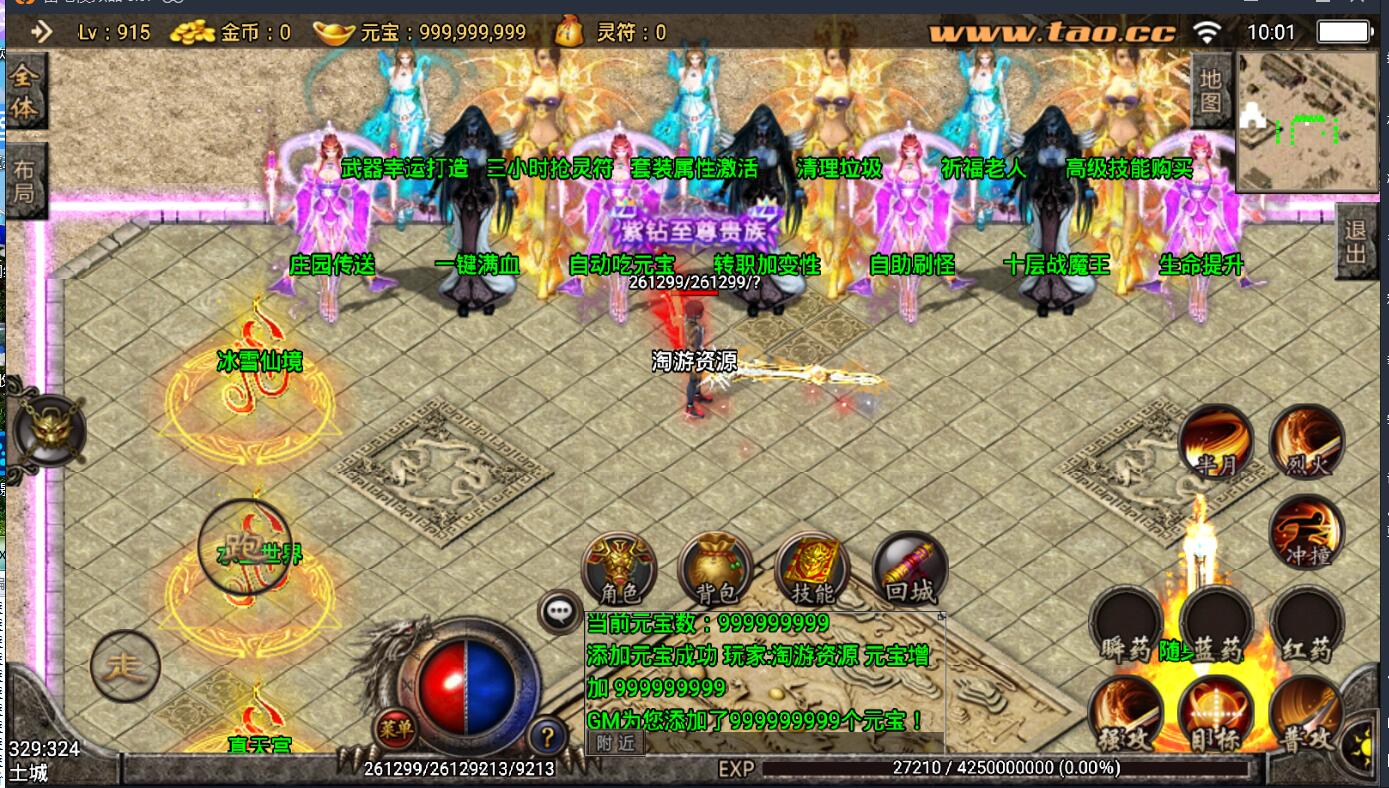
Task: Tap the 强攻 forced attack button
Action: point(1126,713)
